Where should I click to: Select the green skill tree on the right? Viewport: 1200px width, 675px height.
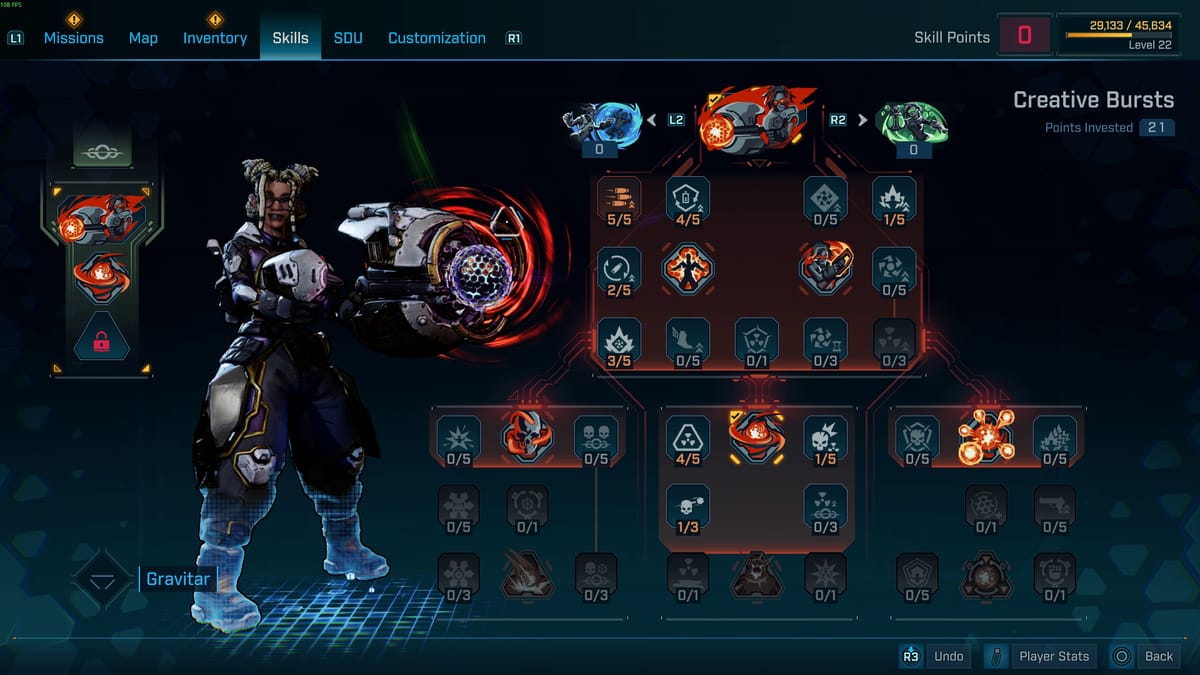point(911,122)
